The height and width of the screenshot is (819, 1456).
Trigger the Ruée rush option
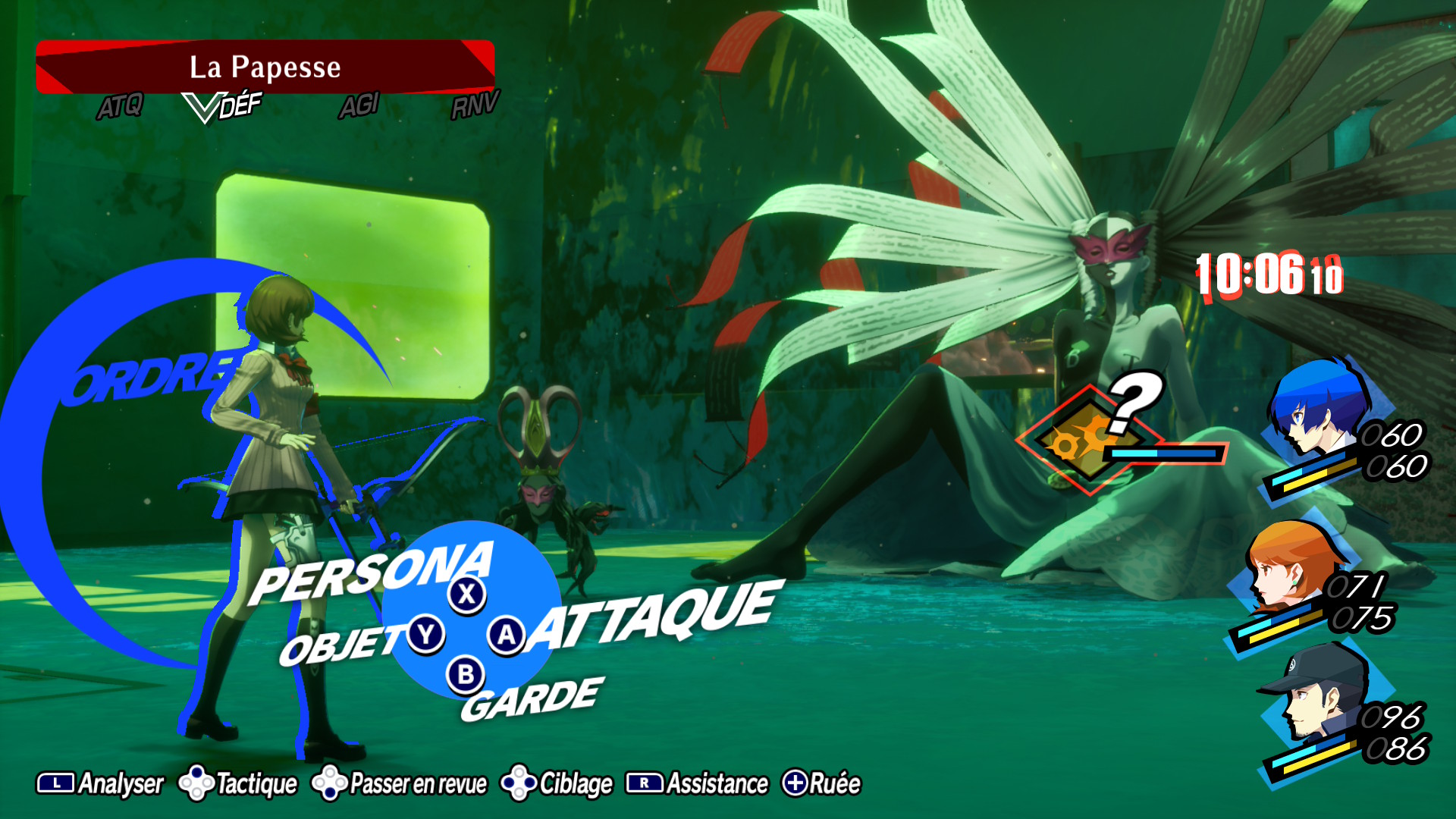(x=822, y=783)
